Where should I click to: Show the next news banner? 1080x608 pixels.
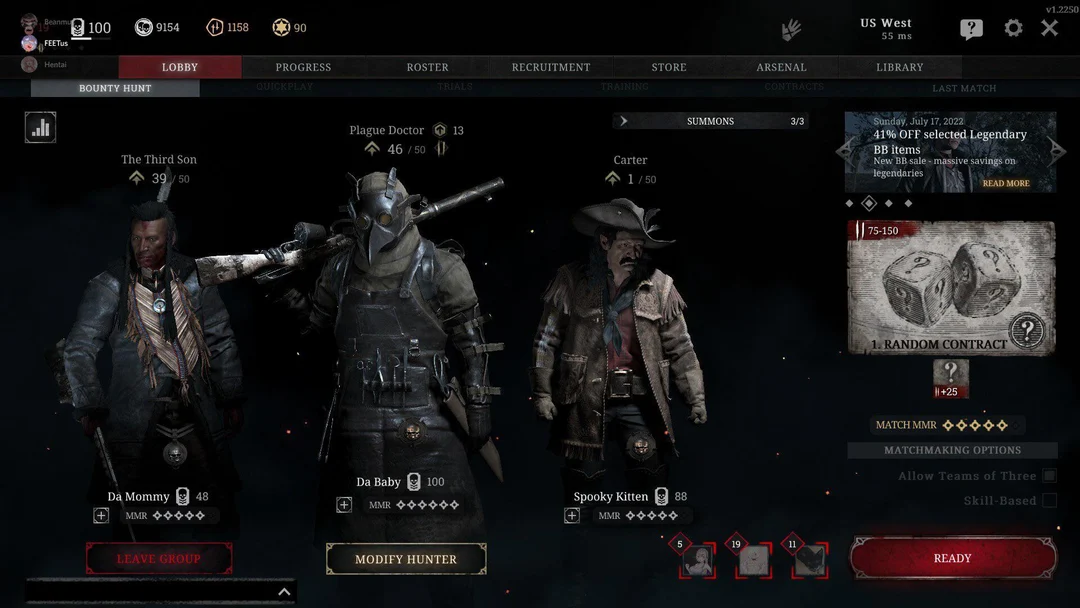click(1058, 151)
